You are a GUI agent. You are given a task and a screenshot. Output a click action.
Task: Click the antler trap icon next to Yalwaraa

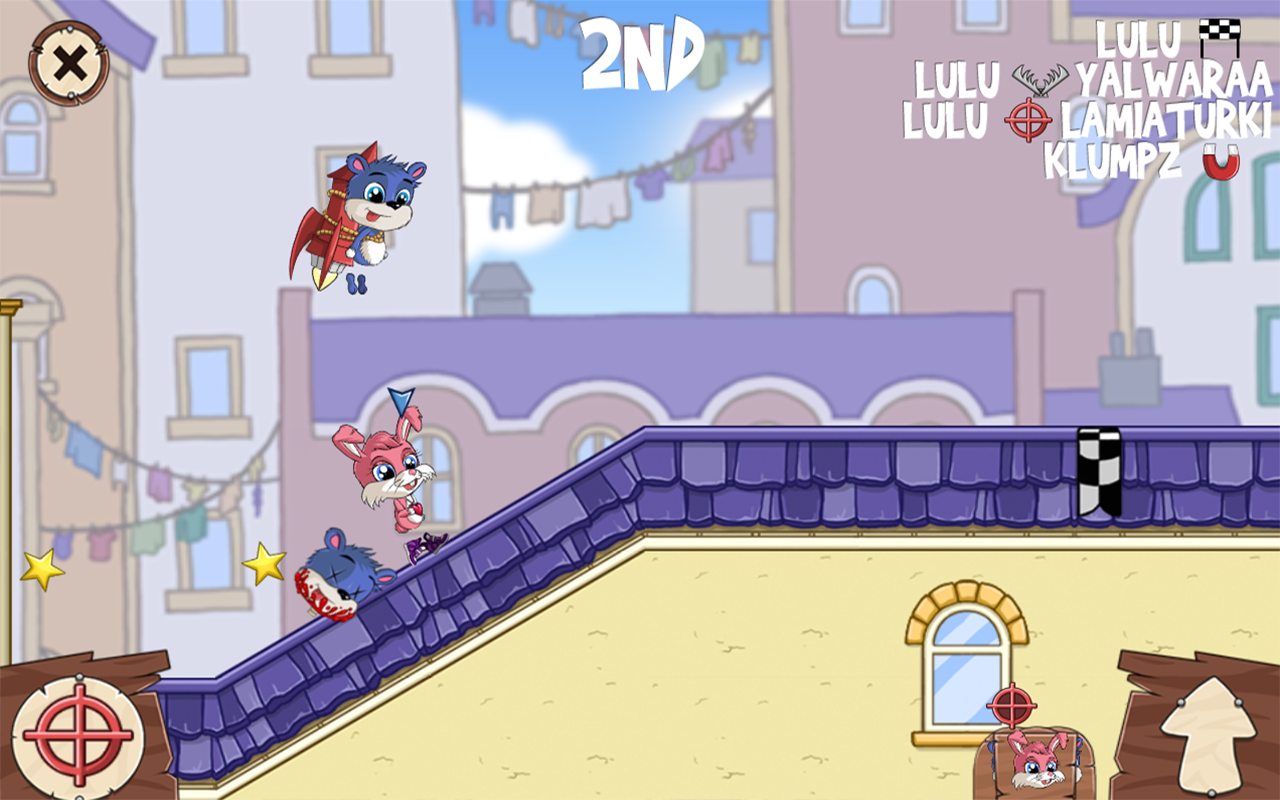click(1040, 78)
